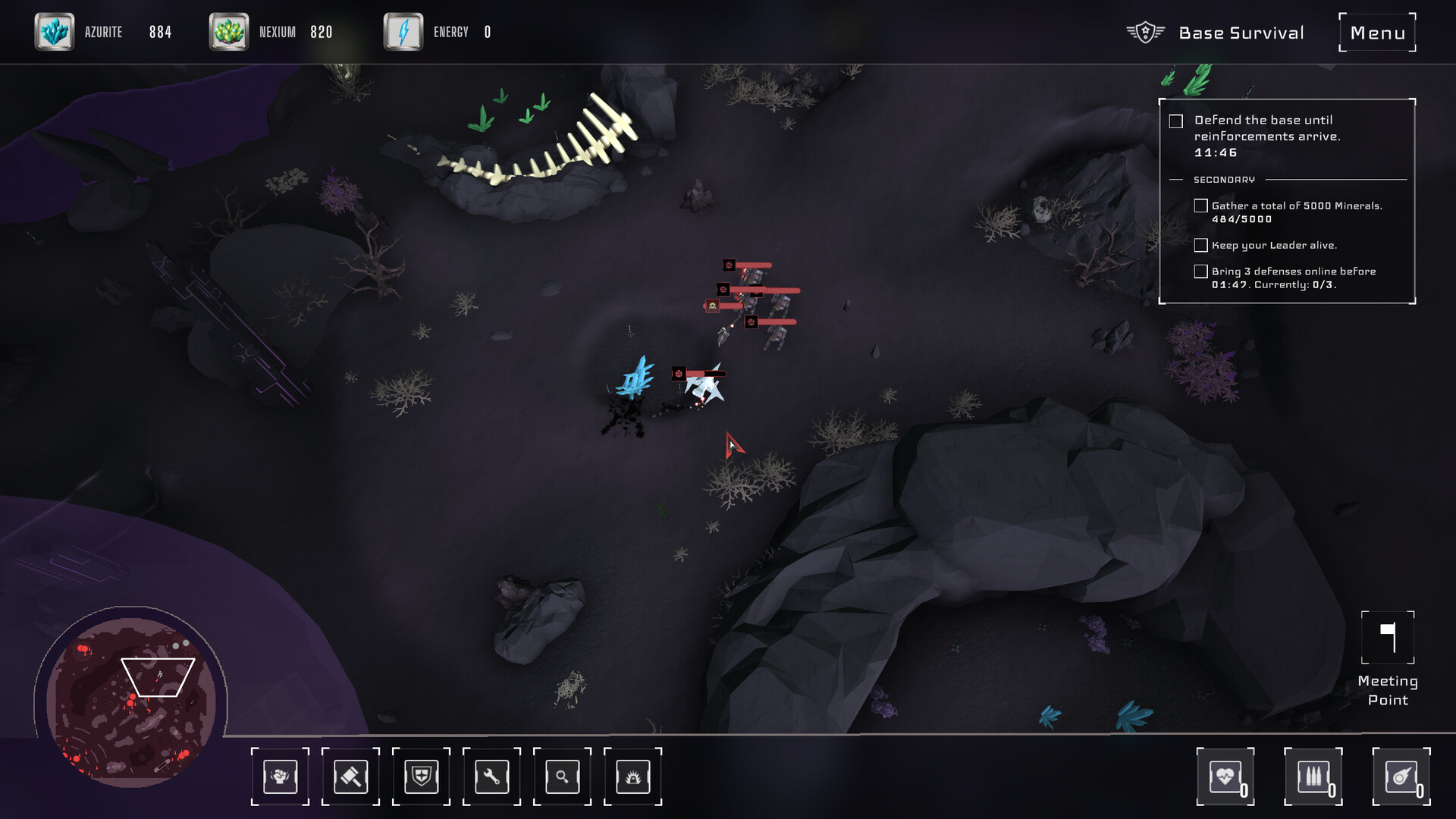
Task: Click the Gather 5000 Minerals objective checkbox
Action: [1200, 206]
